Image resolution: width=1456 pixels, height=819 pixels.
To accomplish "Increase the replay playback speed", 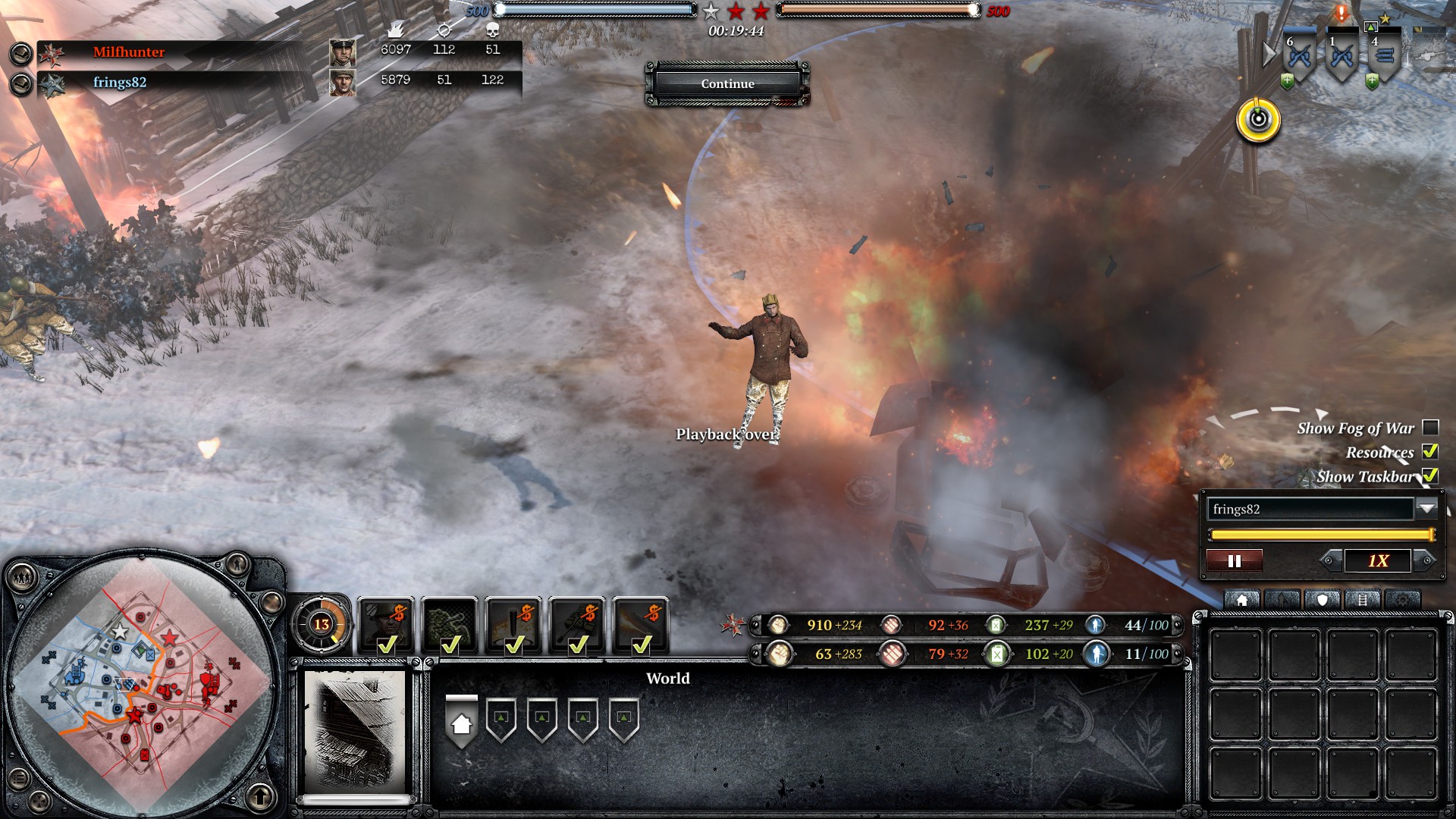I will 1425,561.
